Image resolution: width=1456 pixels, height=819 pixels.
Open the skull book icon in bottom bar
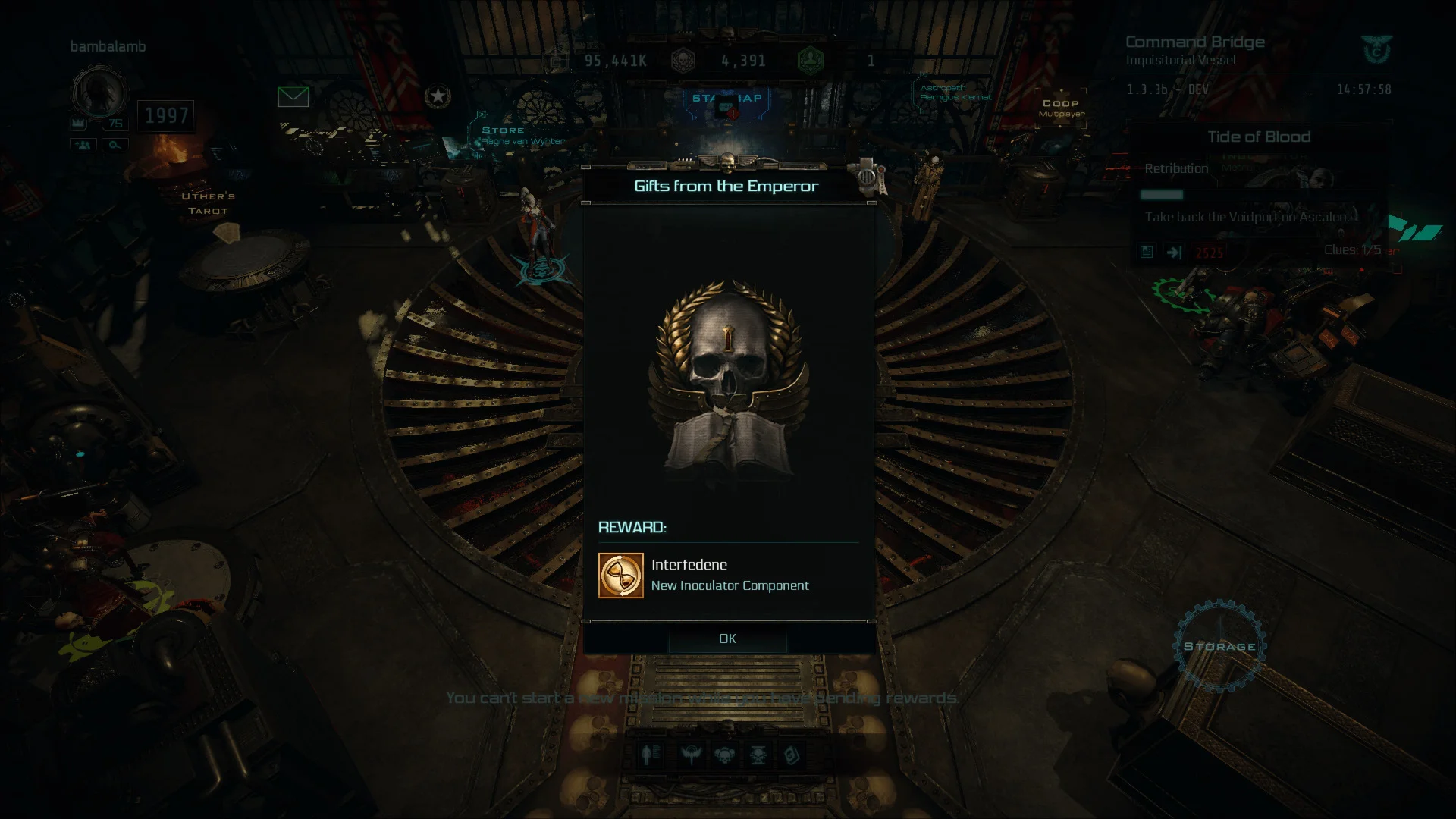[791, 755]
